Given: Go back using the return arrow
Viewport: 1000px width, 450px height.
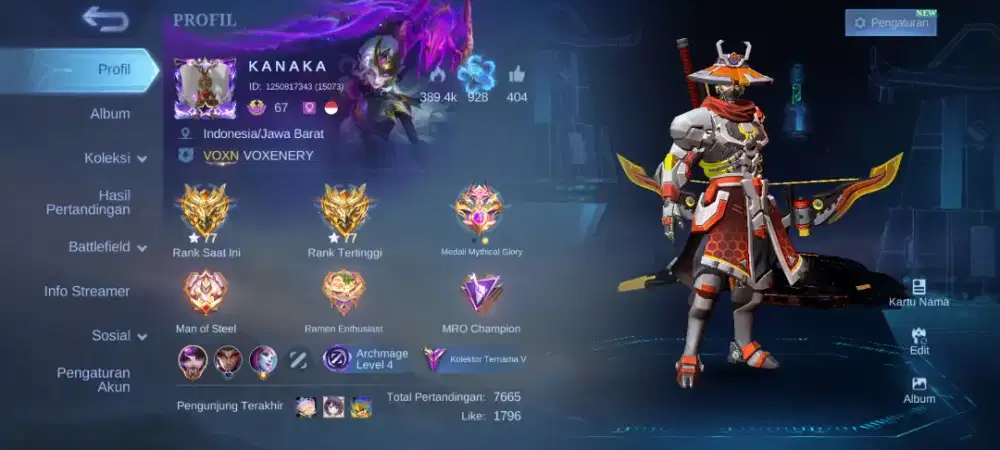Looking at the screenshot, I should (x=105, y=19).
